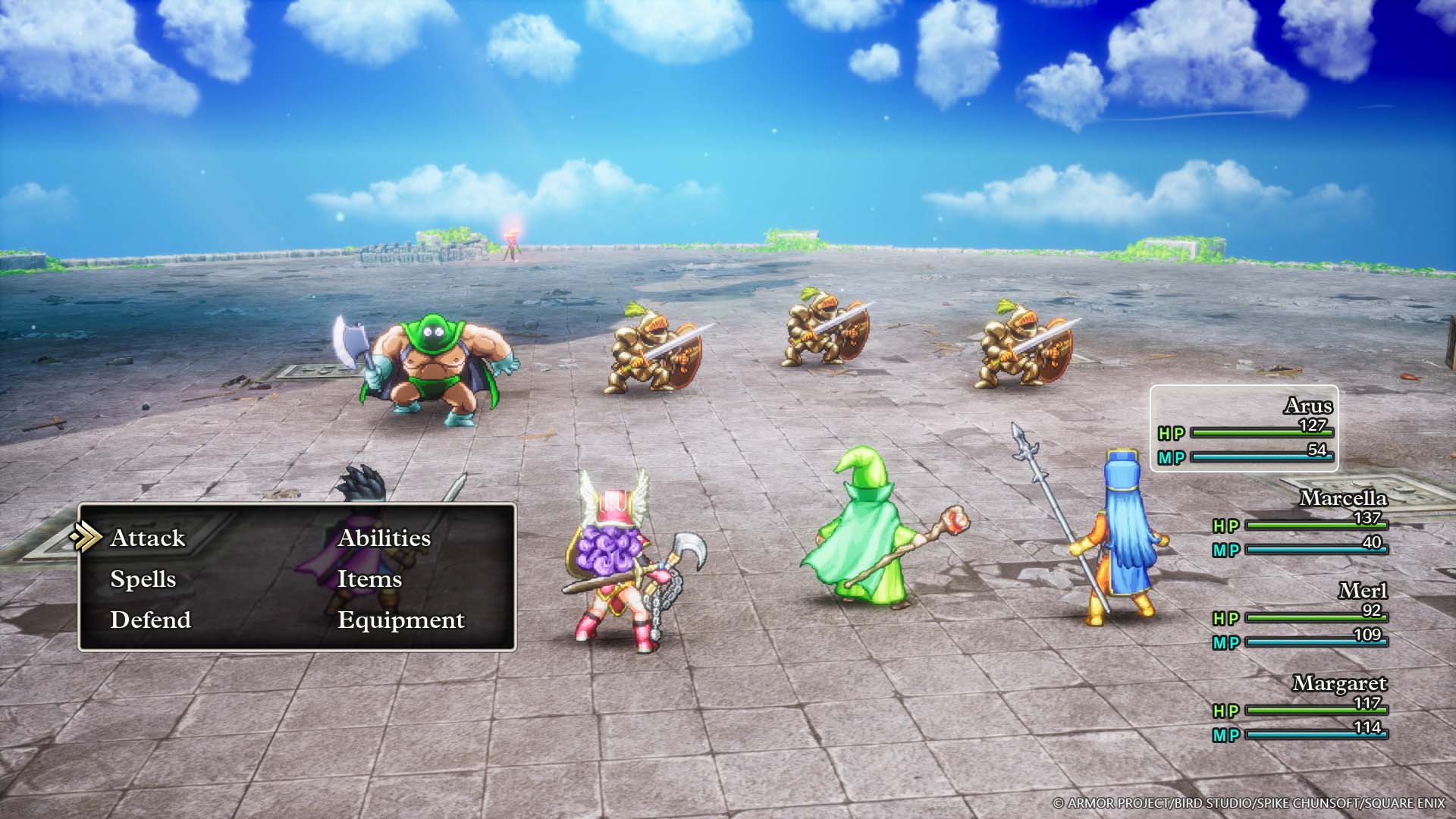Image resolution: width=1456 pixels, height=819 pixels.
Task: Select the Attack command
Action: click(x=147, y=538)
